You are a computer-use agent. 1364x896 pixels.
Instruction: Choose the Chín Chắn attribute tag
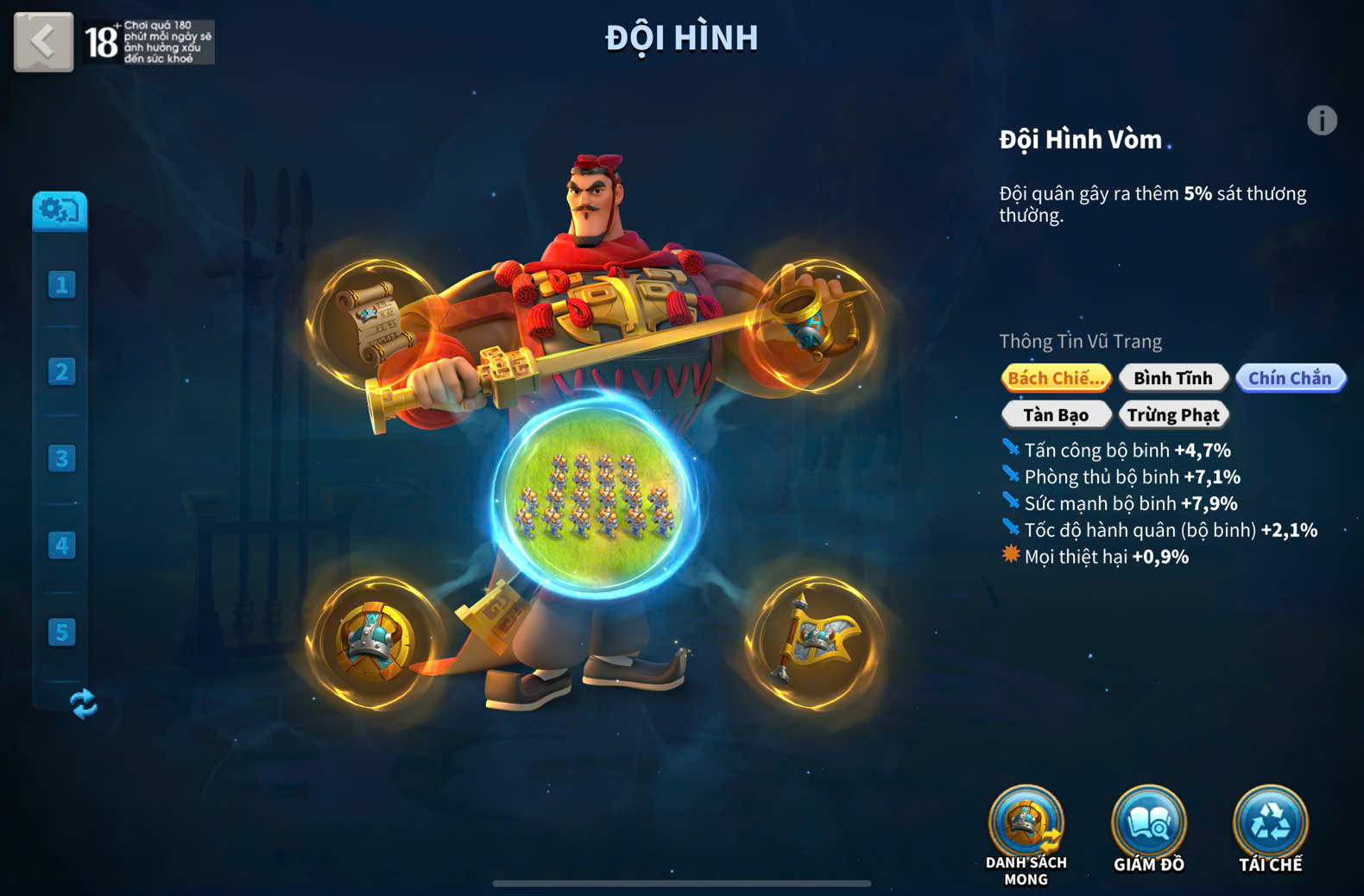click(1290, 378)
